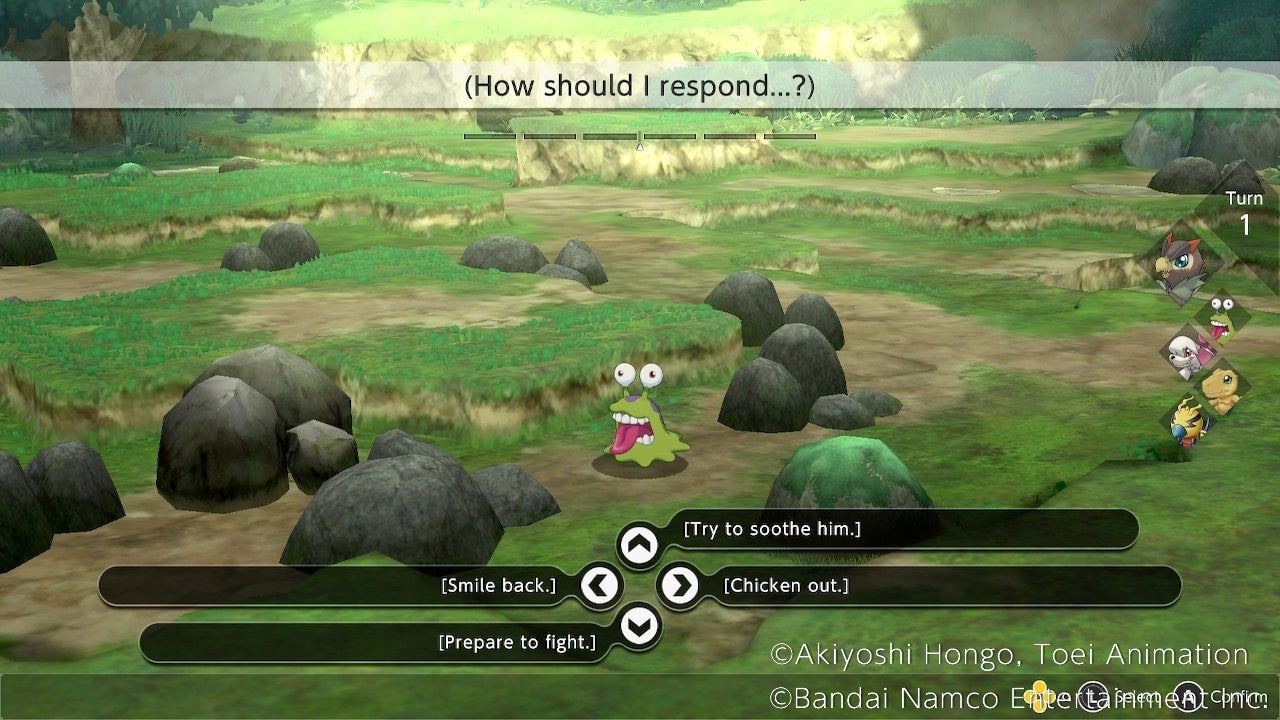Click the orange Agumon turn-order portrait
This screenshot has width=1280, height=720.
pos(1221,387)
